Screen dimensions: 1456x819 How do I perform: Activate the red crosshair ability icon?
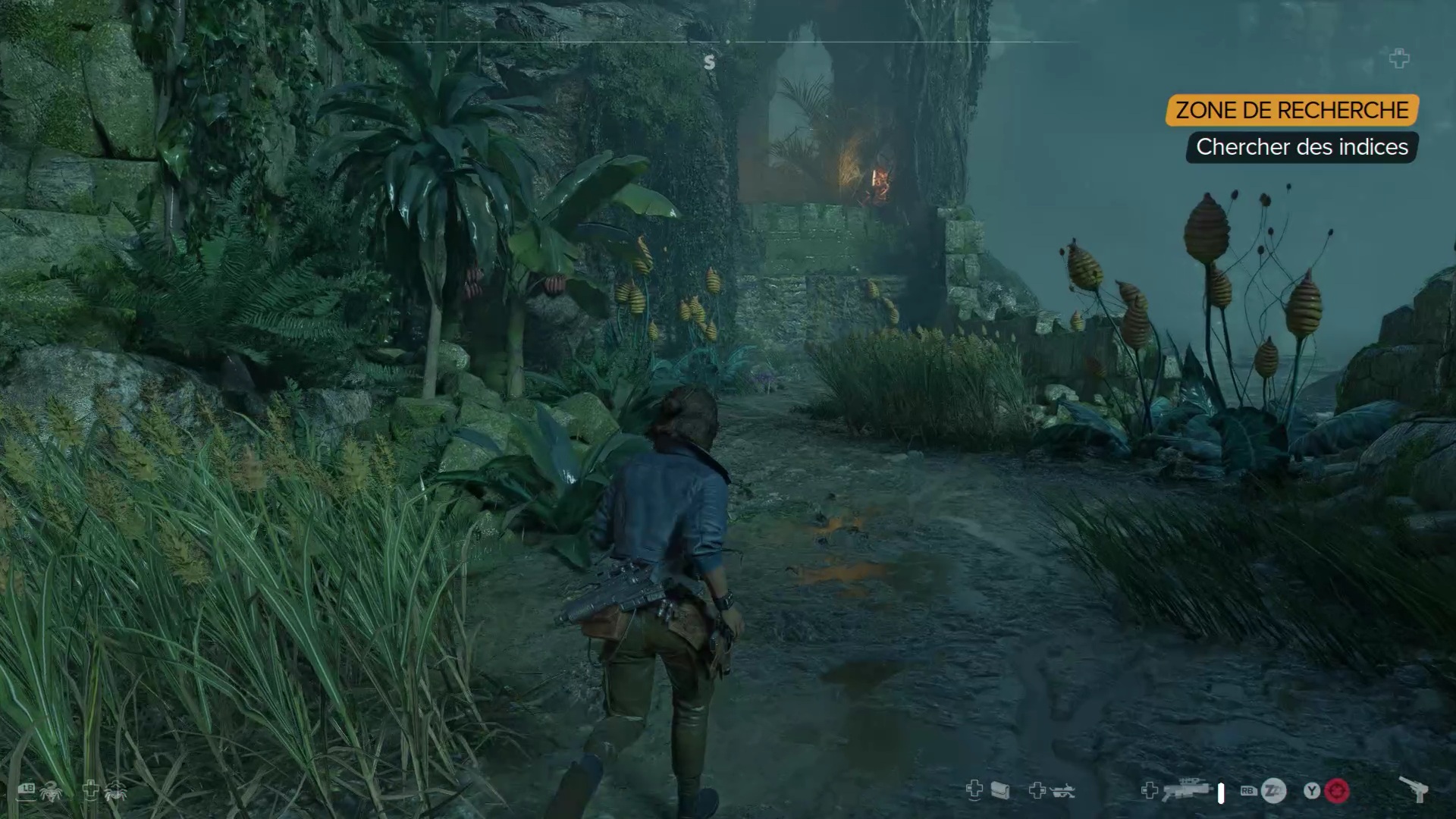pos(1337,792)
